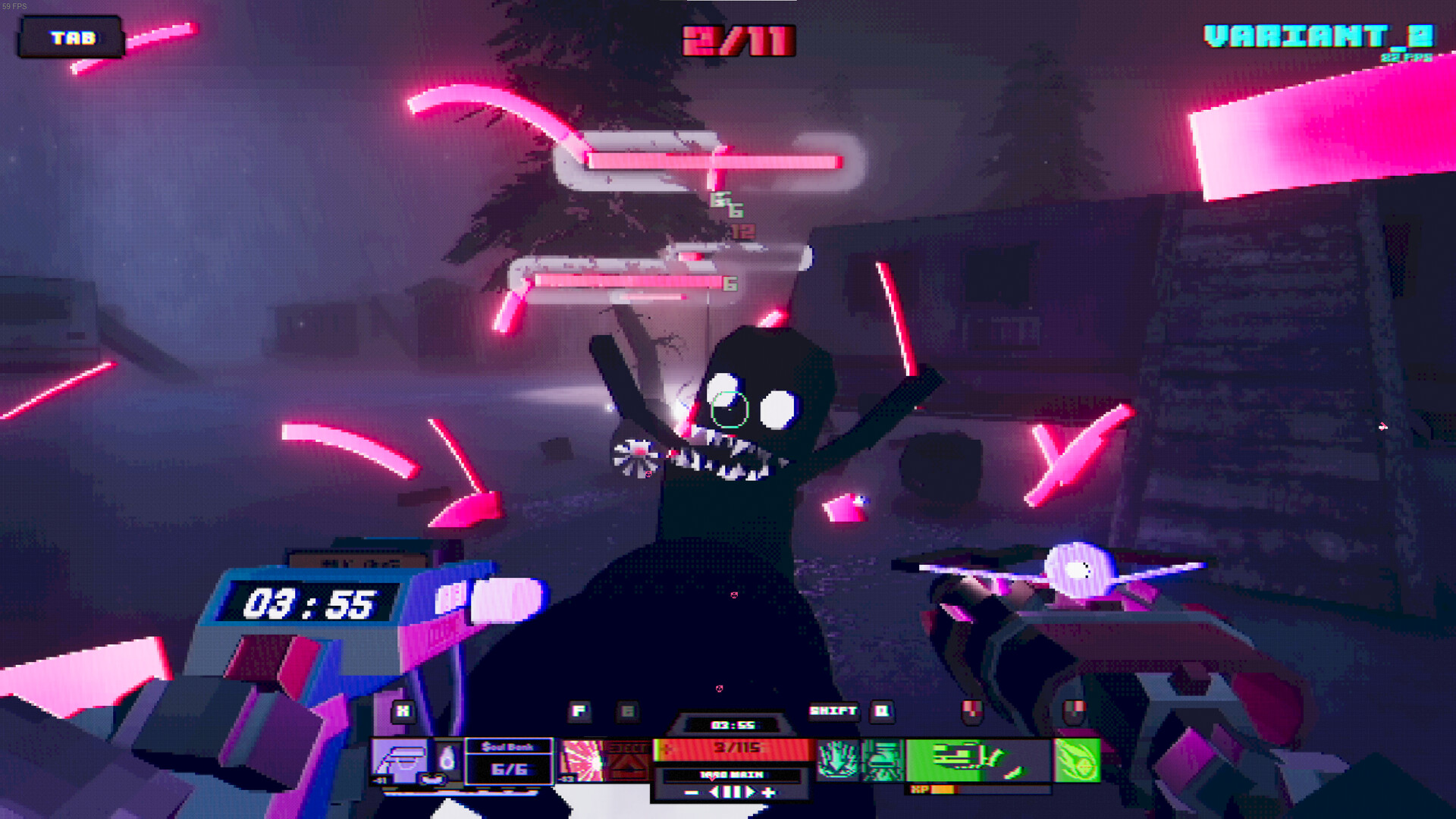Image resolution: width=1456 pixels, height=819 pixels.
Task: Click the minus stepper under 1050 MAIN
Action: click(690, 792)
